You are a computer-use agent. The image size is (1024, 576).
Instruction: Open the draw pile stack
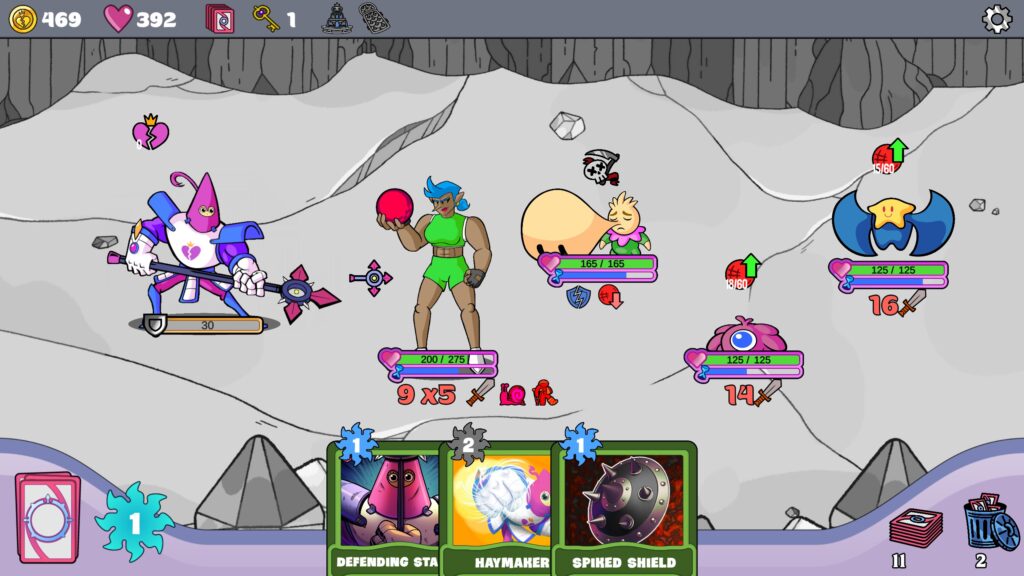coord(915,528)
